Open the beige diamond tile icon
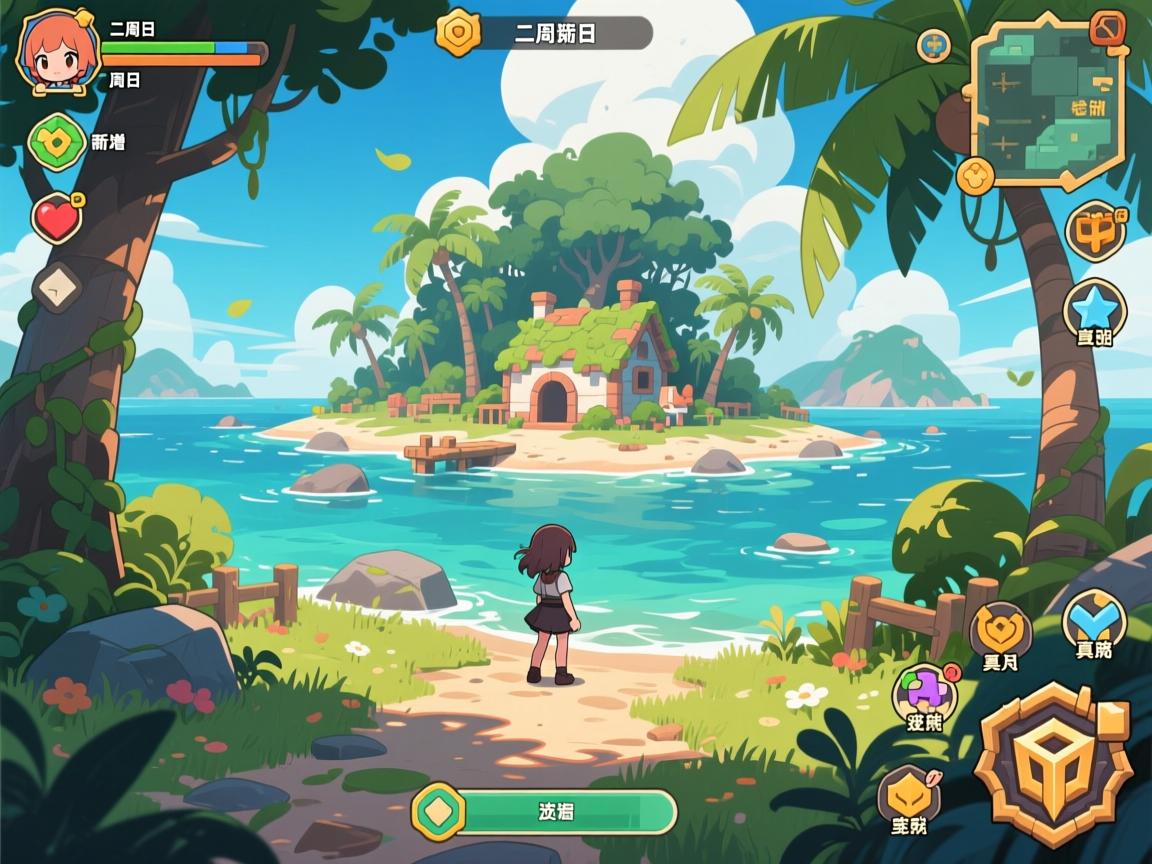Image resolution: width=1152 pixels, height=864 pixels. coord(58,288)
